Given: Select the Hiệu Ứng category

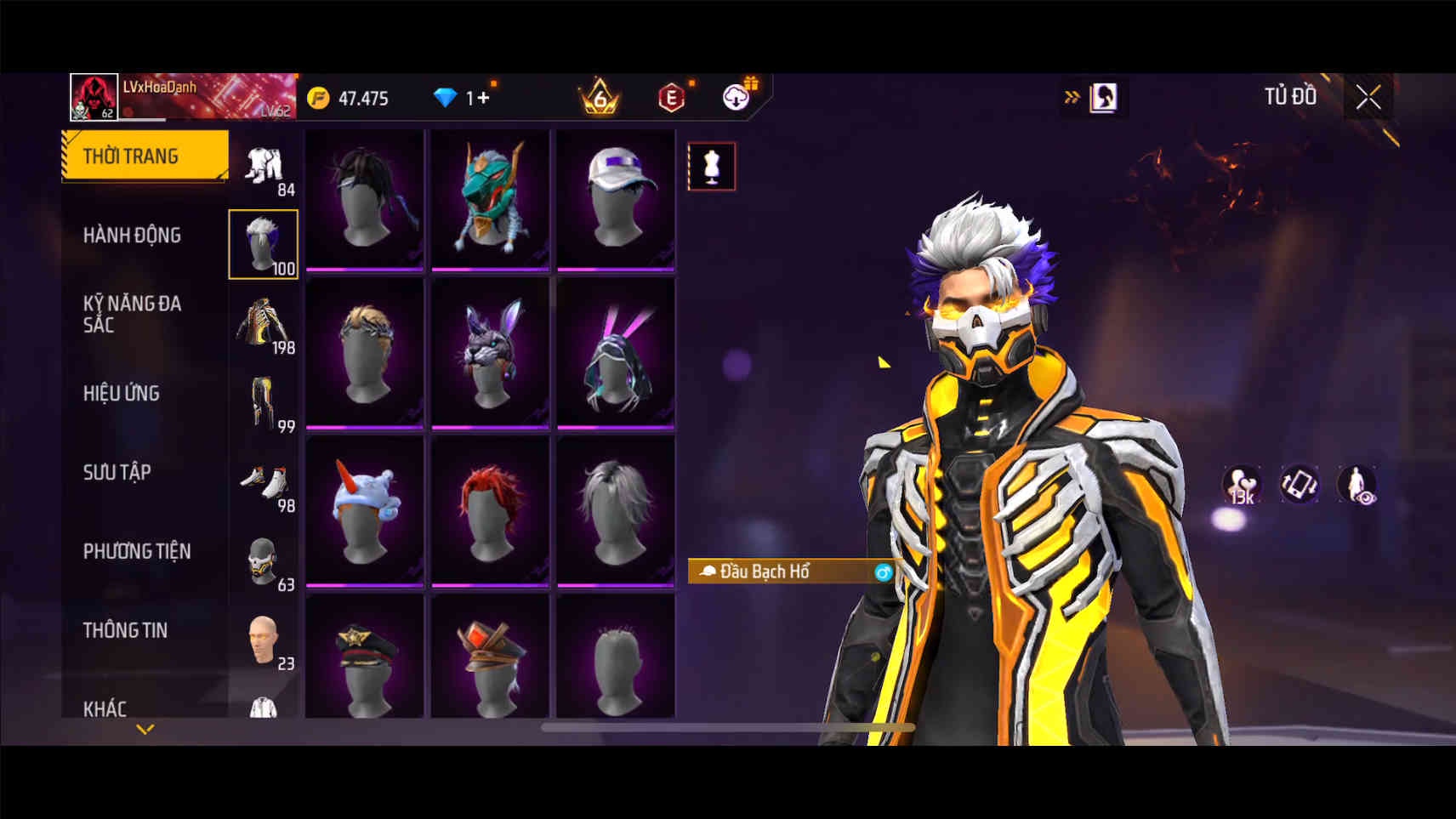Looking at the screenshot, I should point(122,393).
